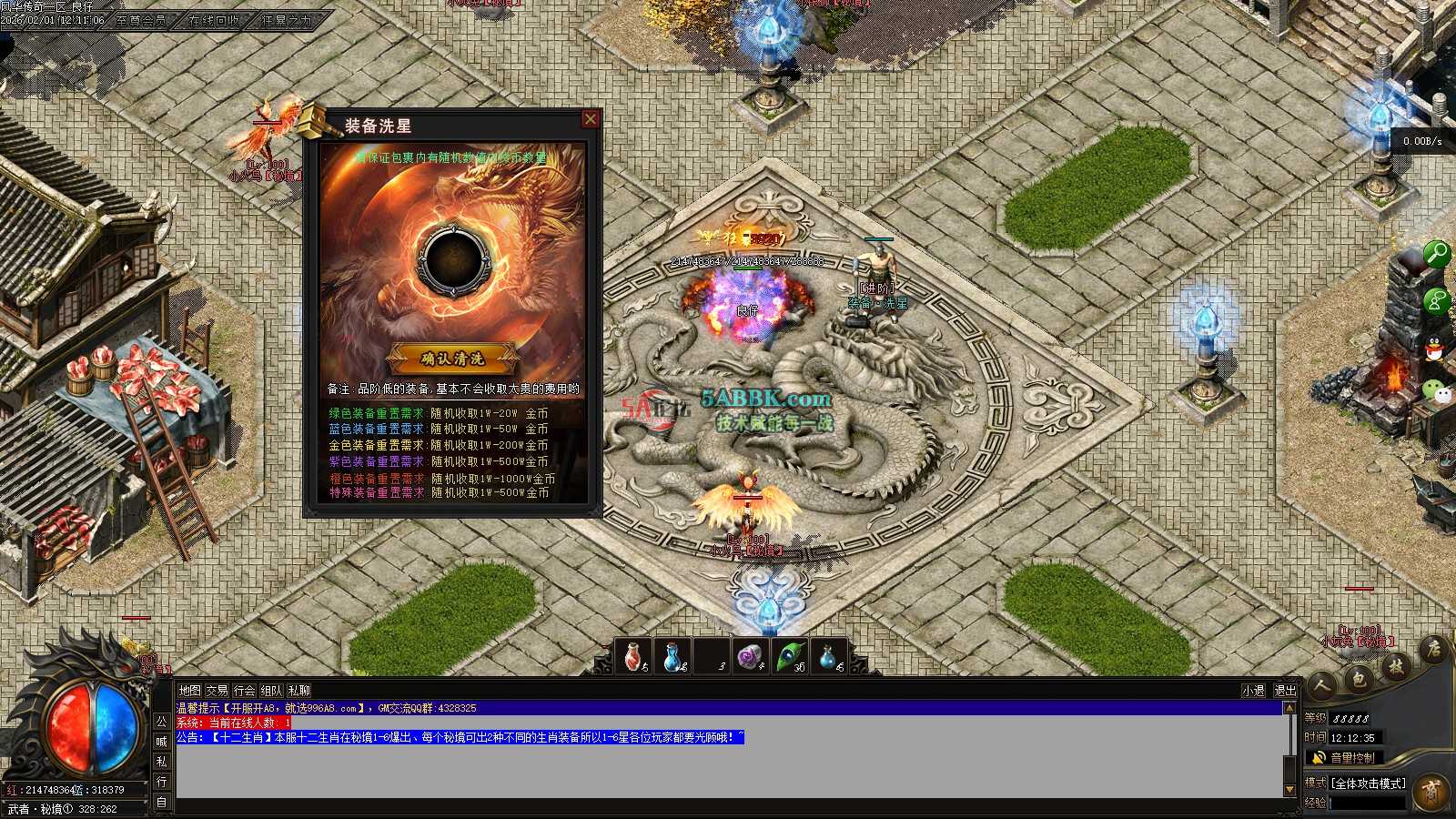Click the green magnifying glass search icon
This screenshot has width=1456, height=819.
(1435, 253)
